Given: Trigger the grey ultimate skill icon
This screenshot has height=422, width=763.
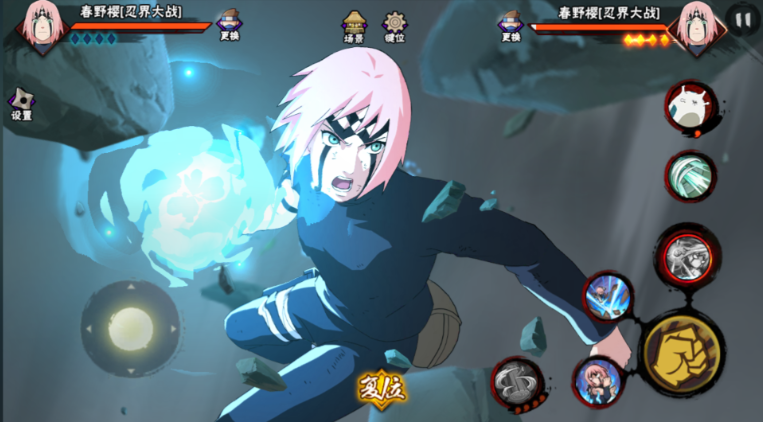Looking at the screenshot, I should 687,255.
